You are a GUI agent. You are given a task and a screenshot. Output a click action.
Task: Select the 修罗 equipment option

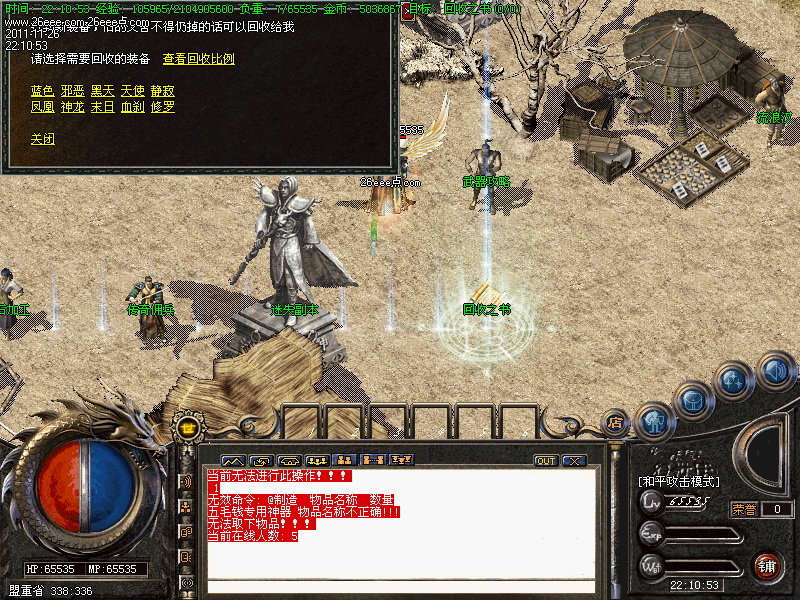tap(162, 107)
